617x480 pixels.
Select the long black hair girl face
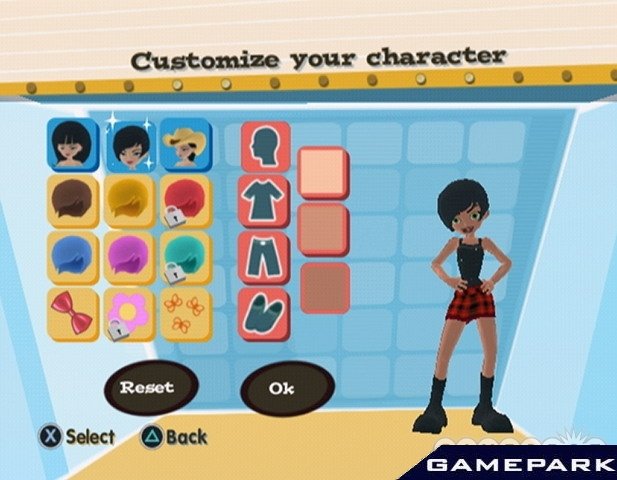[x=73, y=145]
